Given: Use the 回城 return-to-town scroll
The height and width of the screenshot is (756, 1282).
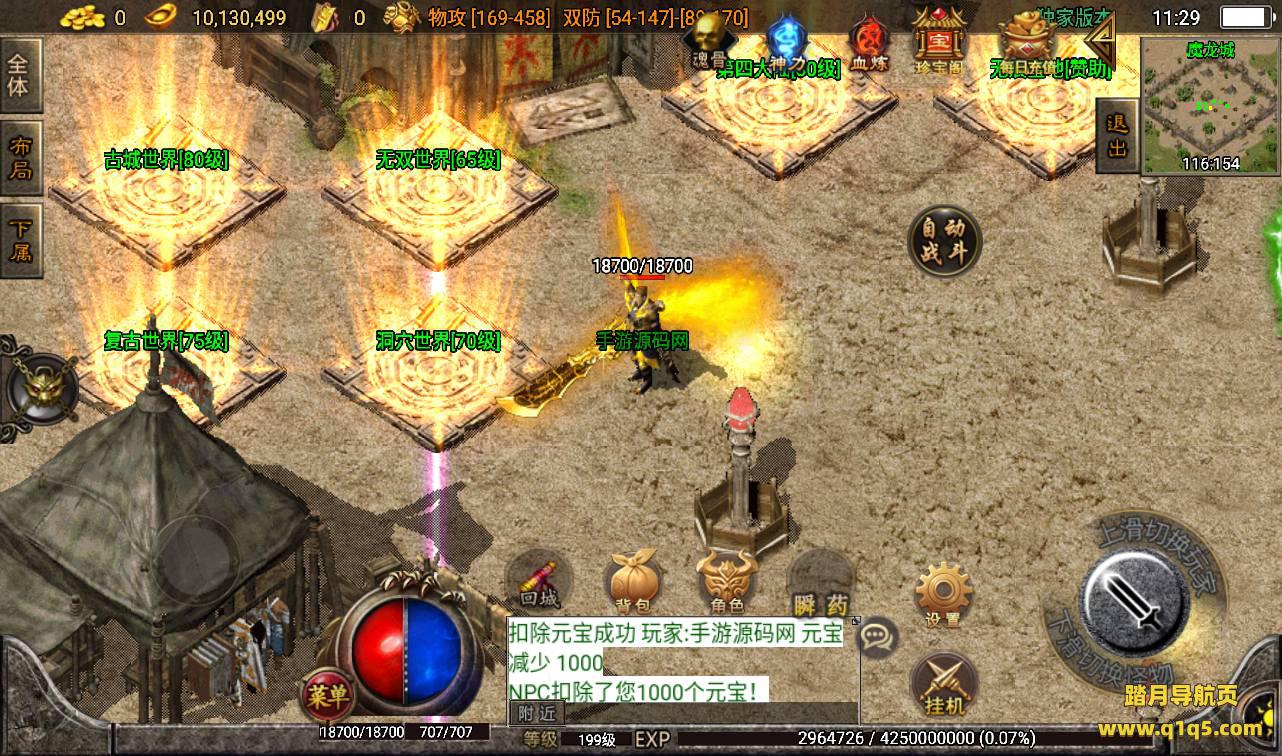Looking at the screenshot, I should click(x=540, y=583).
